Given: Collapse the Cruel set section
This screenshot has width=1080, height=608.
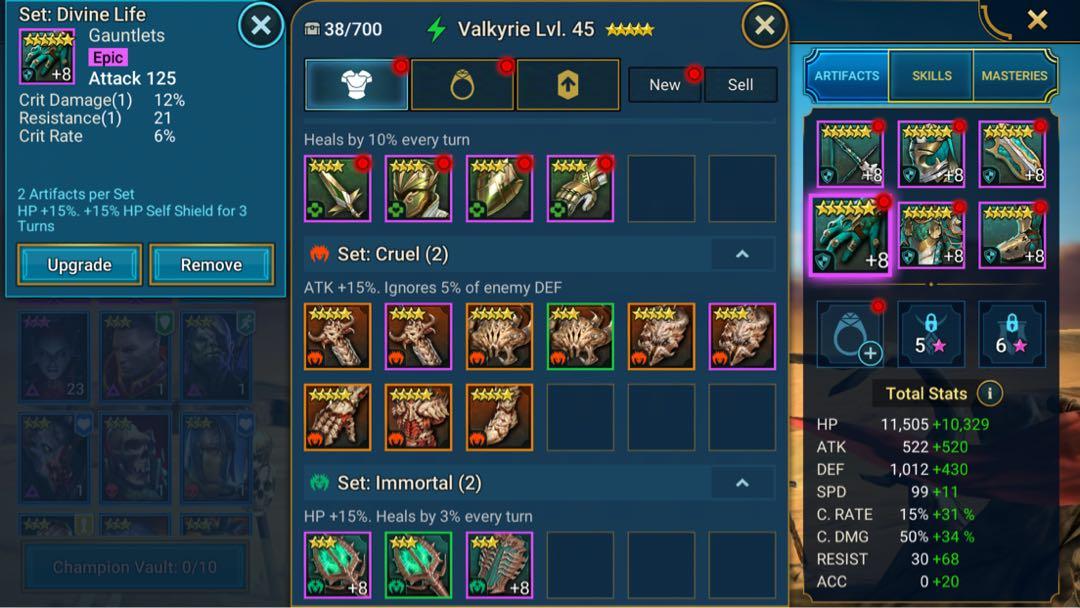Looking at the screenshot, I should (742, 254).
